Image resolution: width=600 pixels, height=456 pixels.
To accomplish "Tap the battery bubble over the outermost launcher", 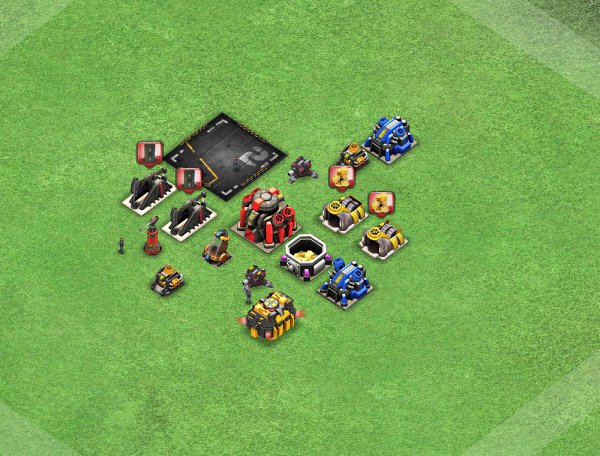I will pos(149,153).
